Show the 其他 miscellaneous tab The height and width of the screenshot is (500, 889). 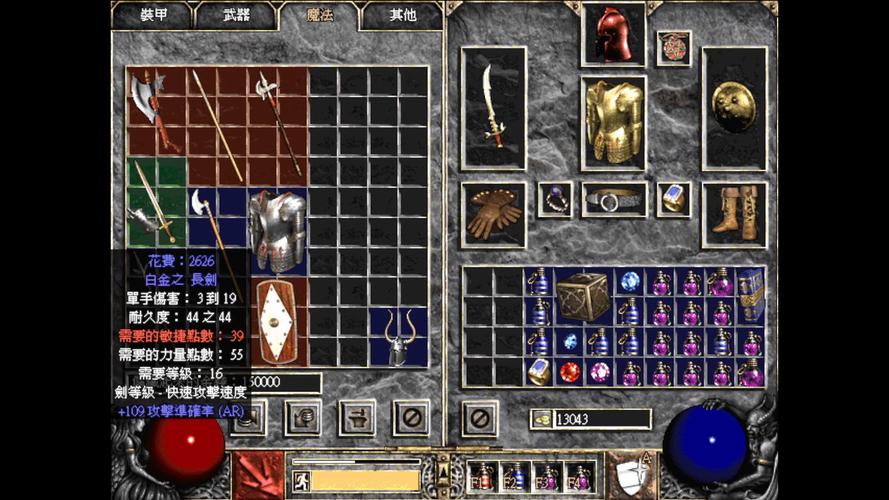tap(401, 15)
